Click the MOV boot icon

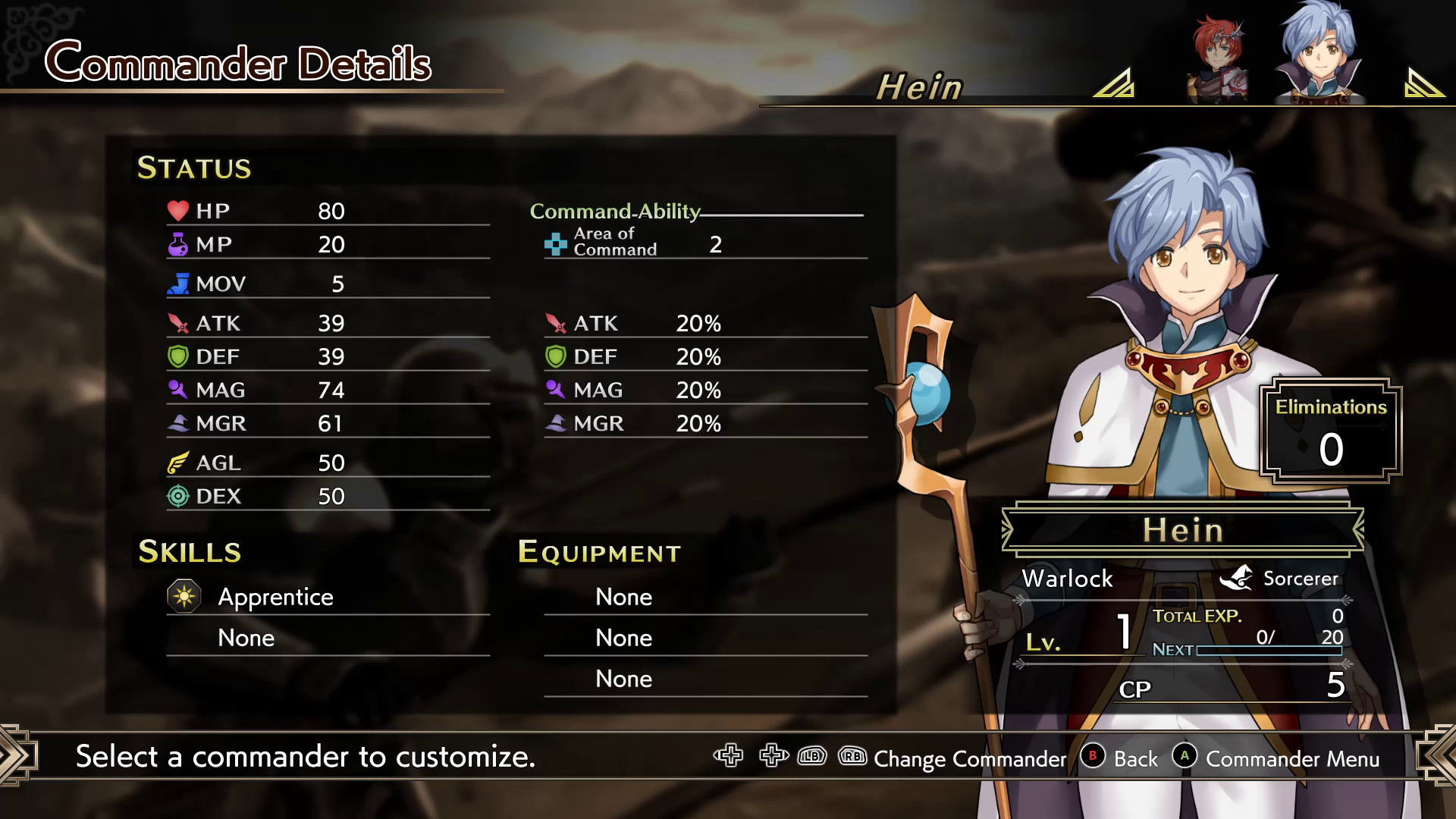click(x=177, y=282)
